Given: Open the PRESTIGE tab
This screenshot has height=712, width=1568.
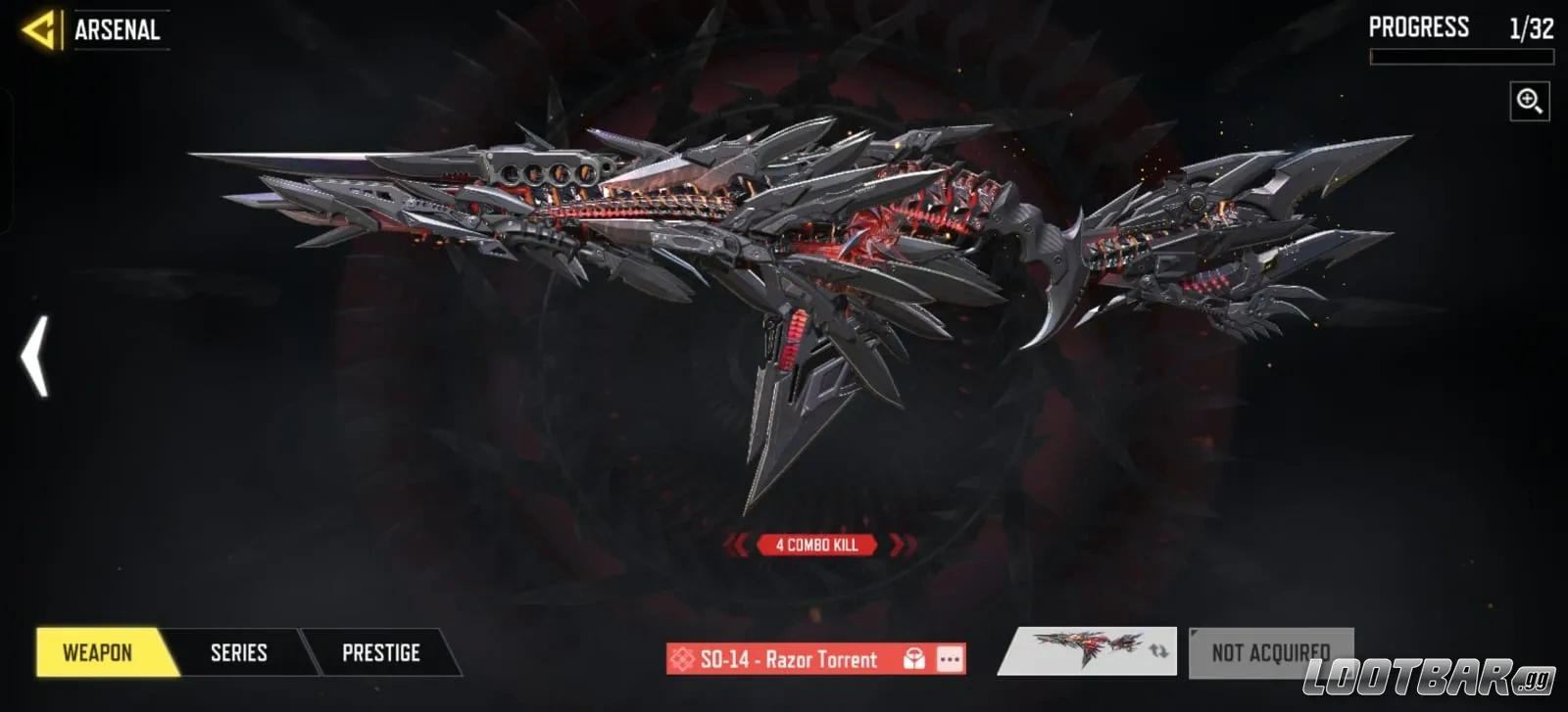Looking at the screenshot, I should pyautogui.click(x=380, y=652).
